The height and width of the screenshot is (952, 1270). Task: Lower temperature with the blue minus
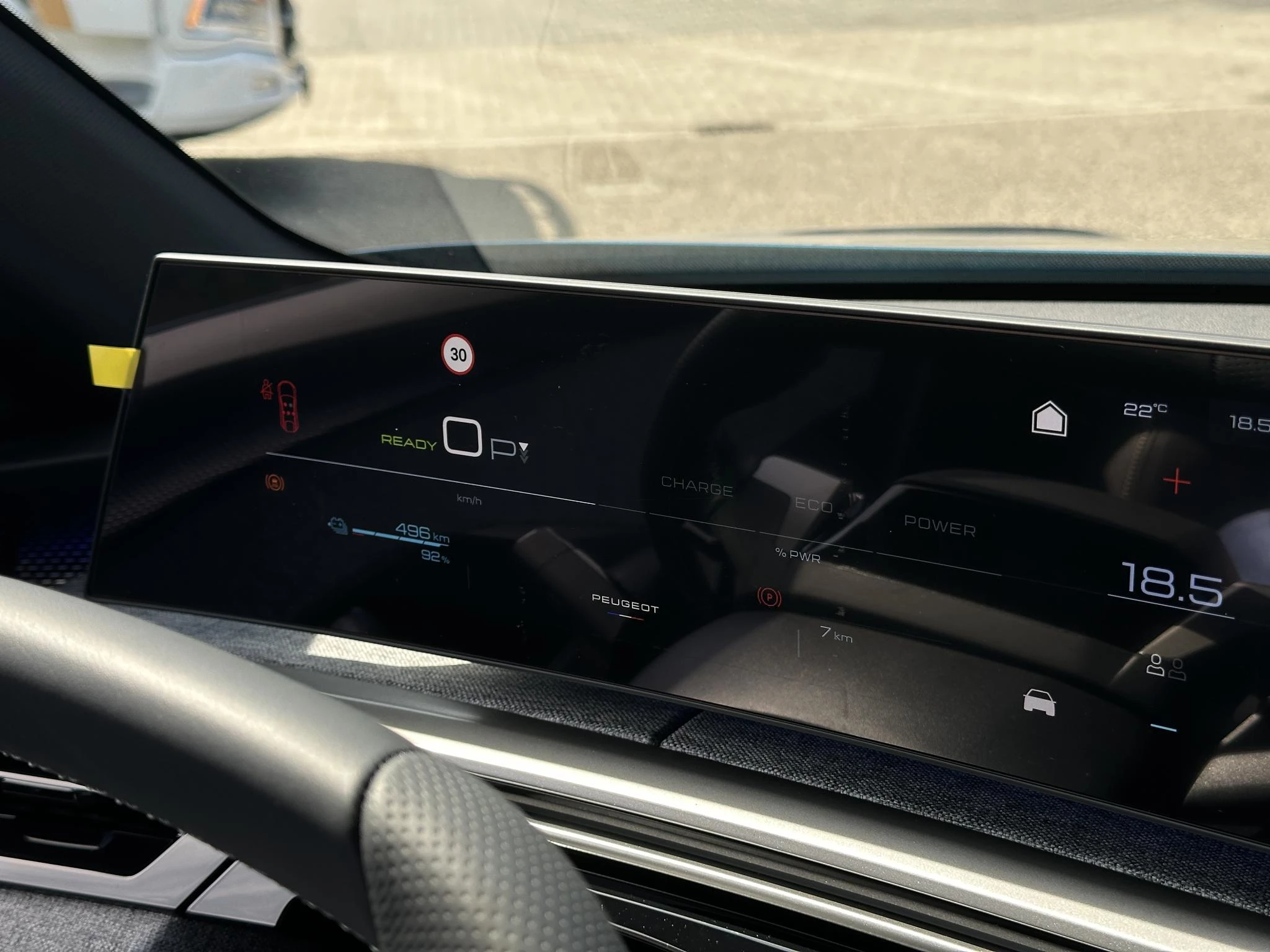pyautogui.click(x=1163, y=727)
